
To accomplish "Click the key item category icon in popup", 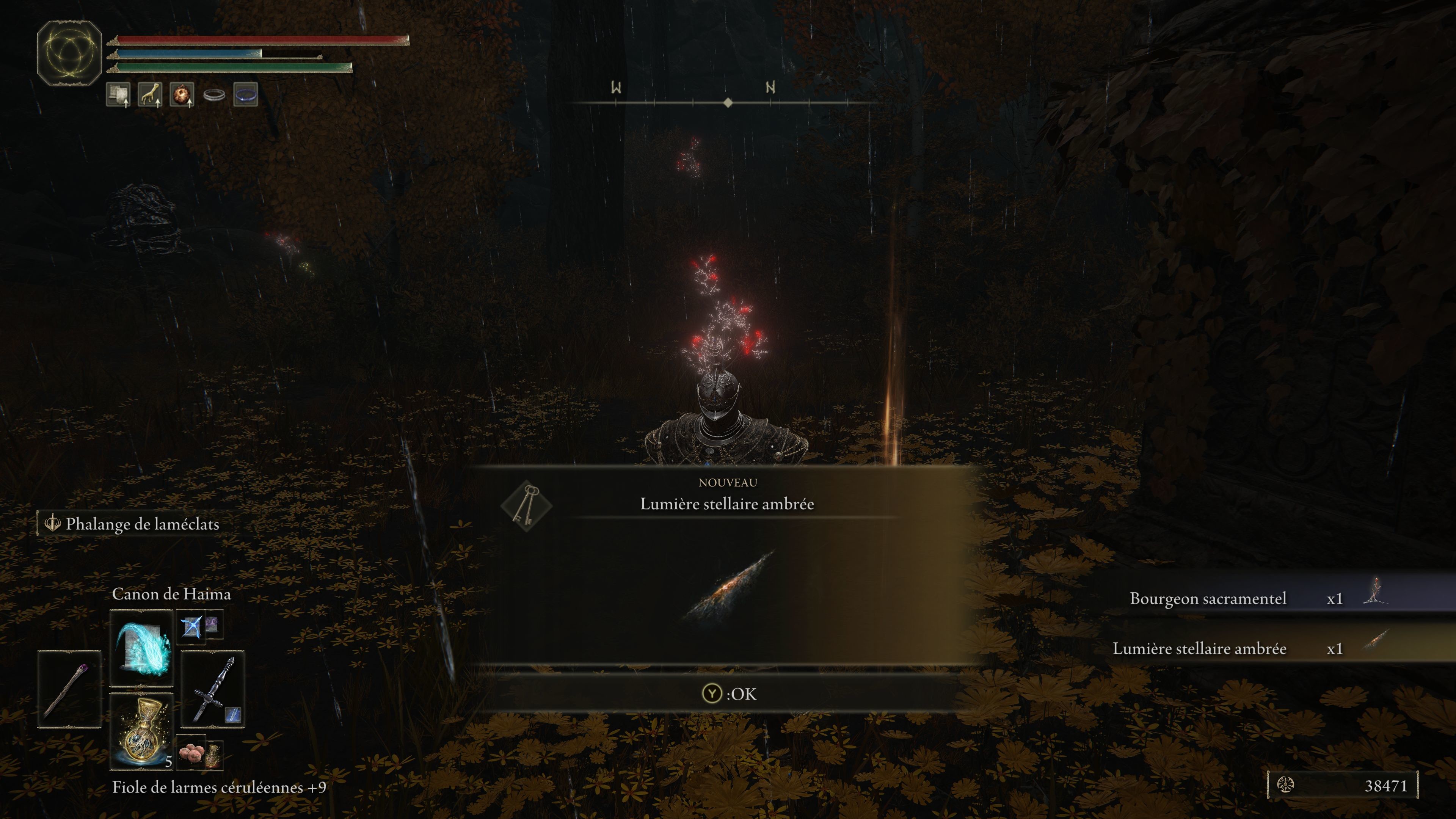I will [526, 505].
